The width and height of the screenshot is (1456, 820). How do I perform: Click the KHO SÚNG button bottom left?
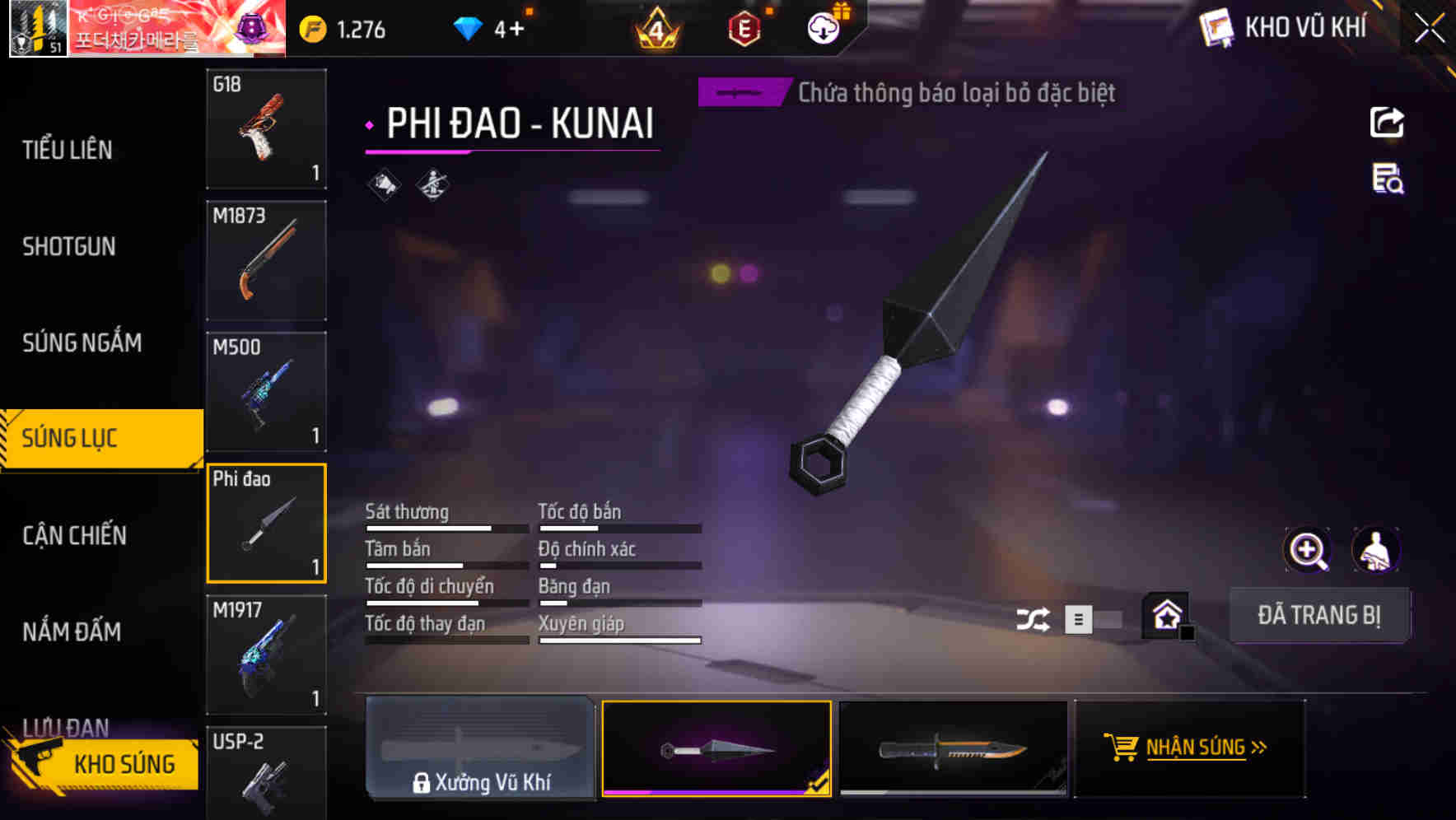tap(122, 763)
